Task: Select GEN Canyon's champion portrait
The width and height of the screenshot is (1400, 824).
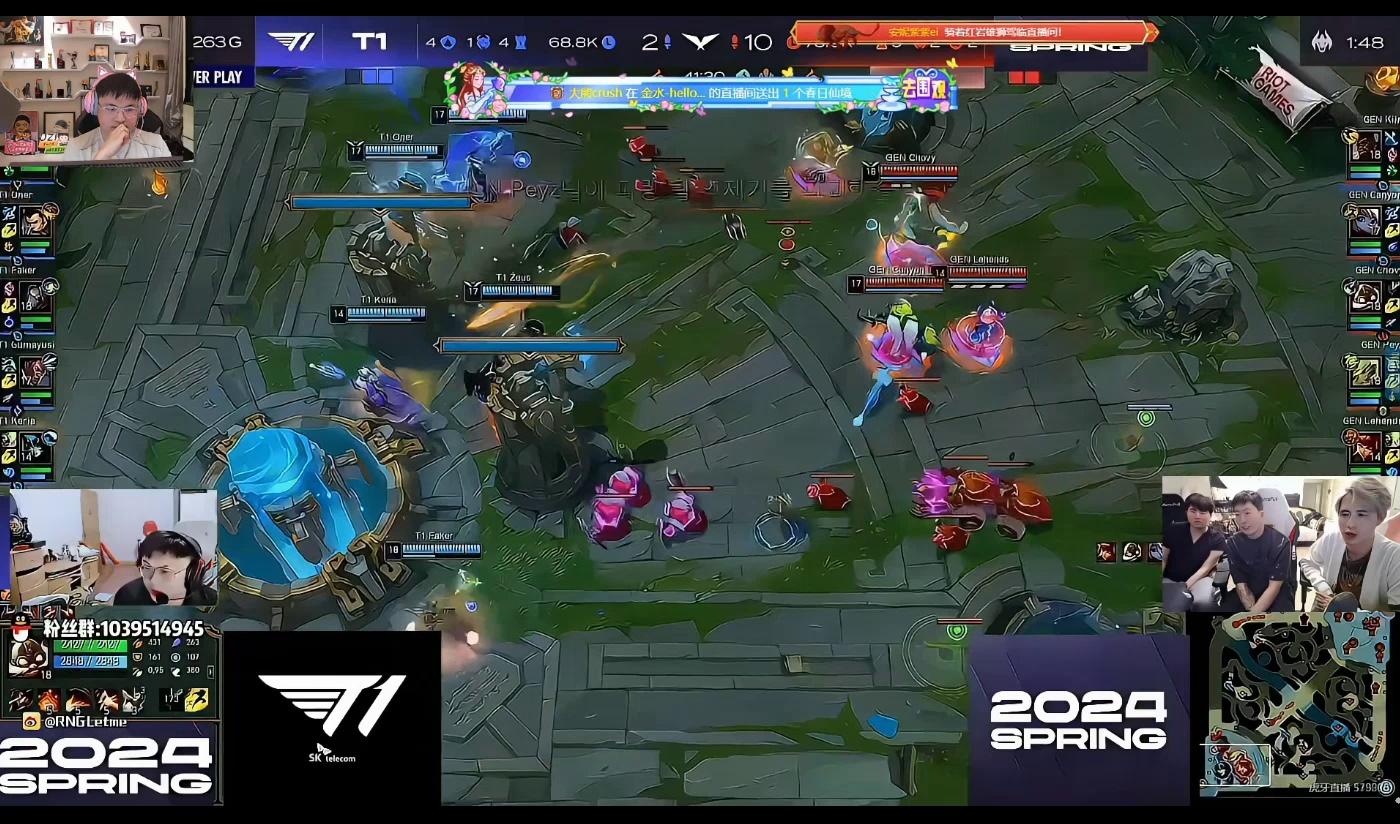Action: click(1366, 222)
